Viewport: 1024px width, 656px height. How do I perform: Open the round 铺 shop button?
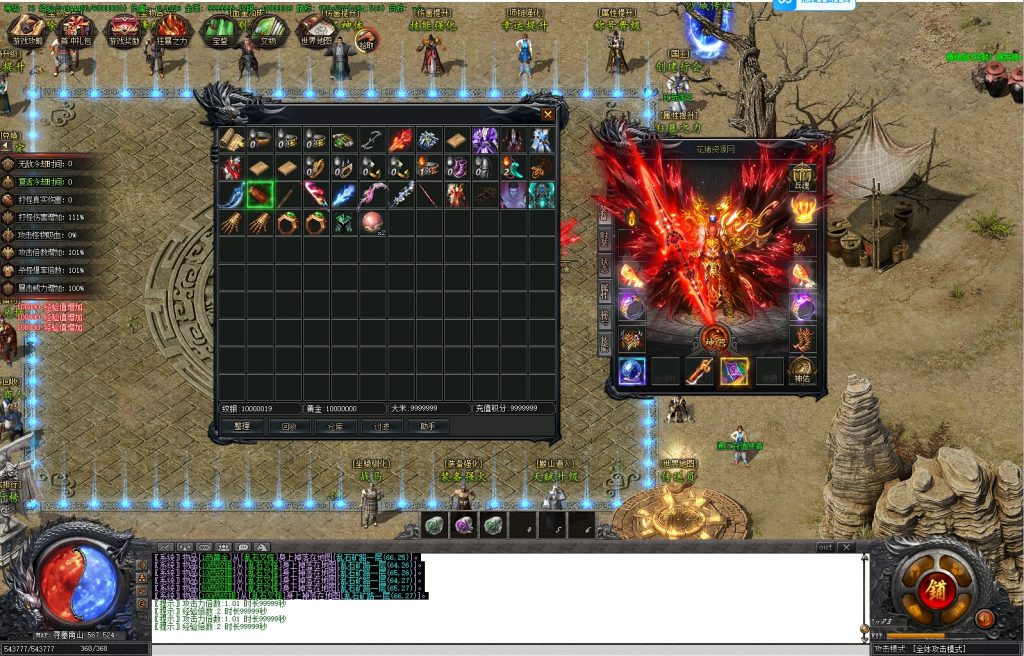[935, 588]
